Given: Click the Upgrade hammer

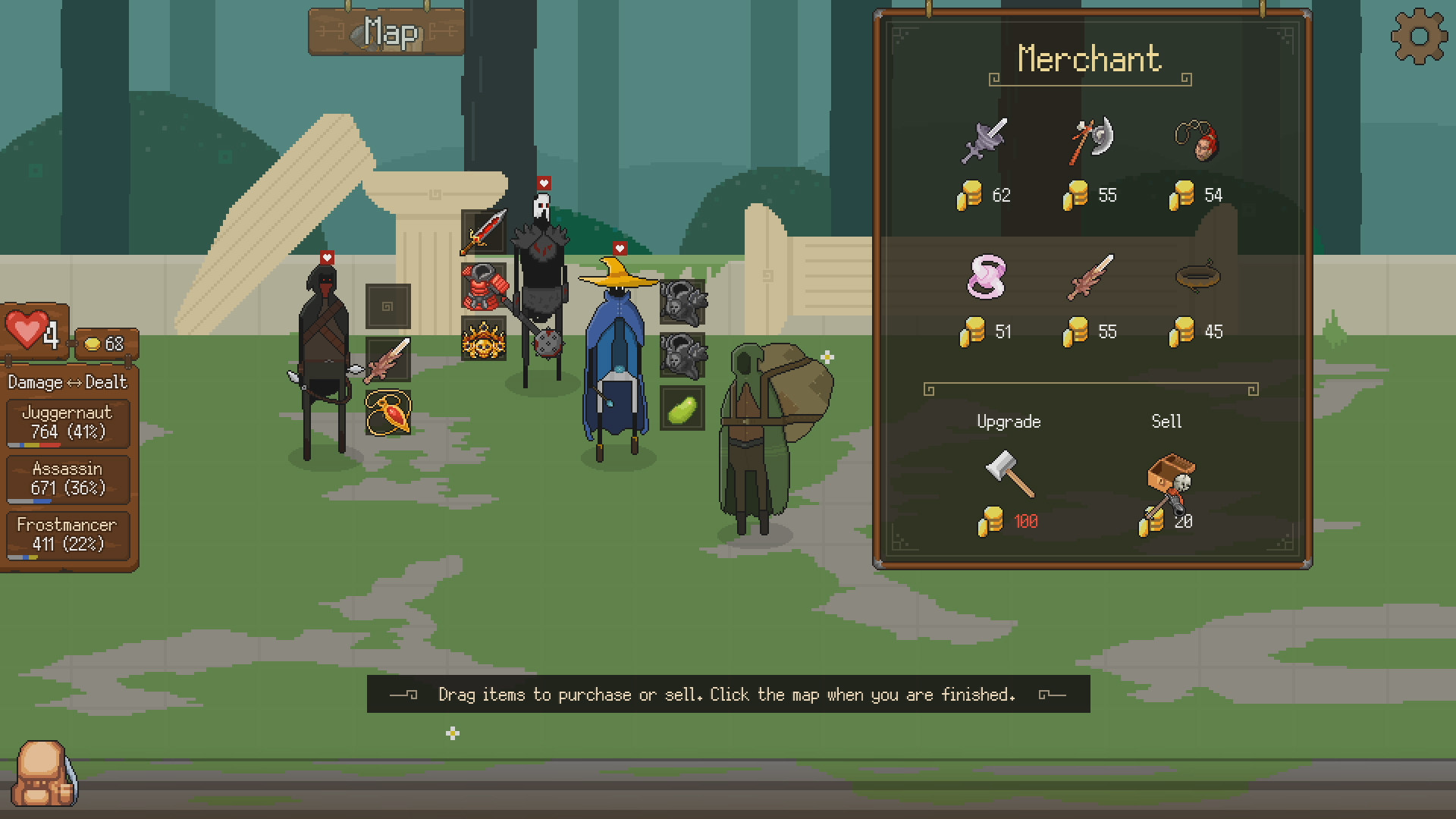Looking at the screenshot, I should click(x=1009, y=474).
